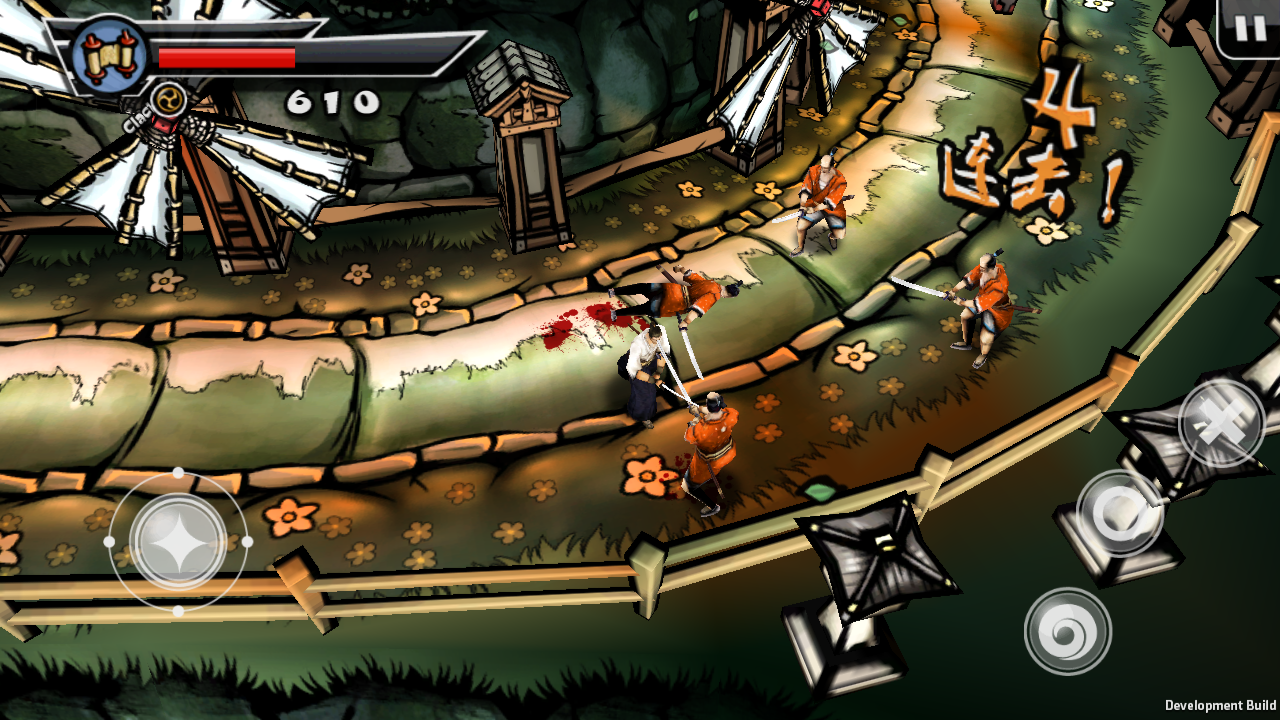Screen dimensions: 1280x720
Task: Tap the circle attack button
Action: 1120,513
